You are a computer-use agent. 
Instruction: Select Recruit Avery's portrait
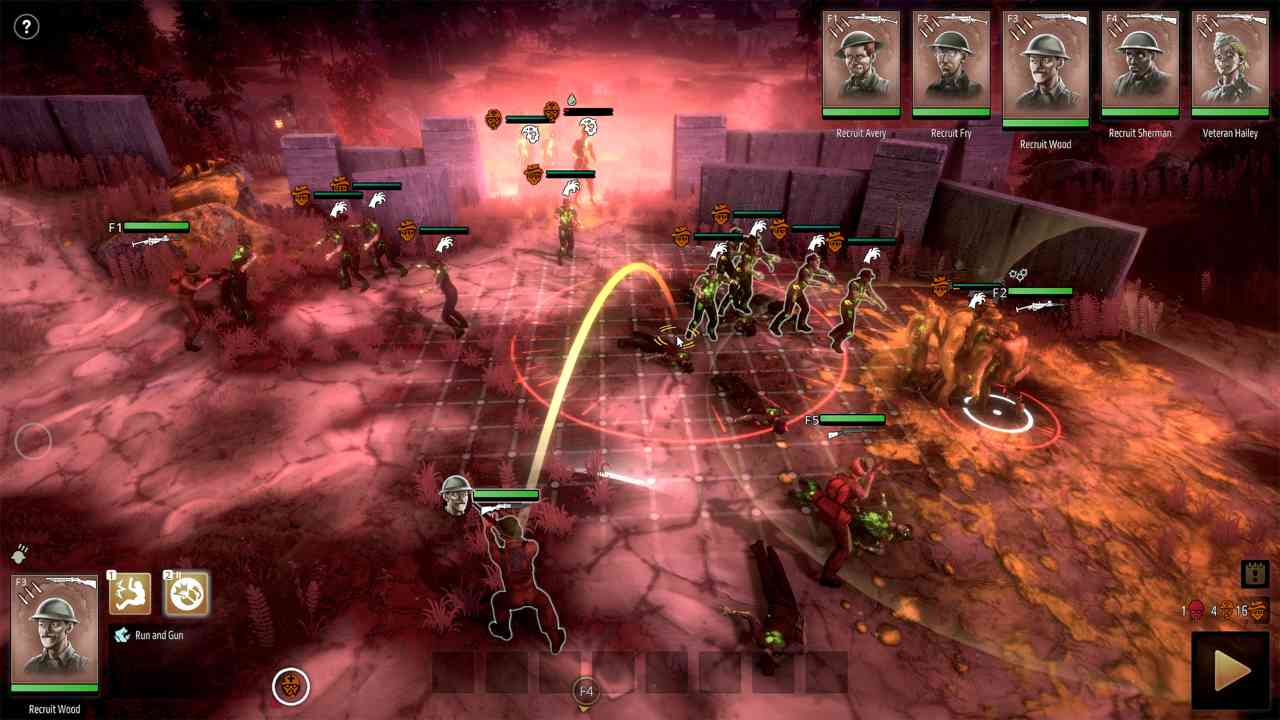861,63
